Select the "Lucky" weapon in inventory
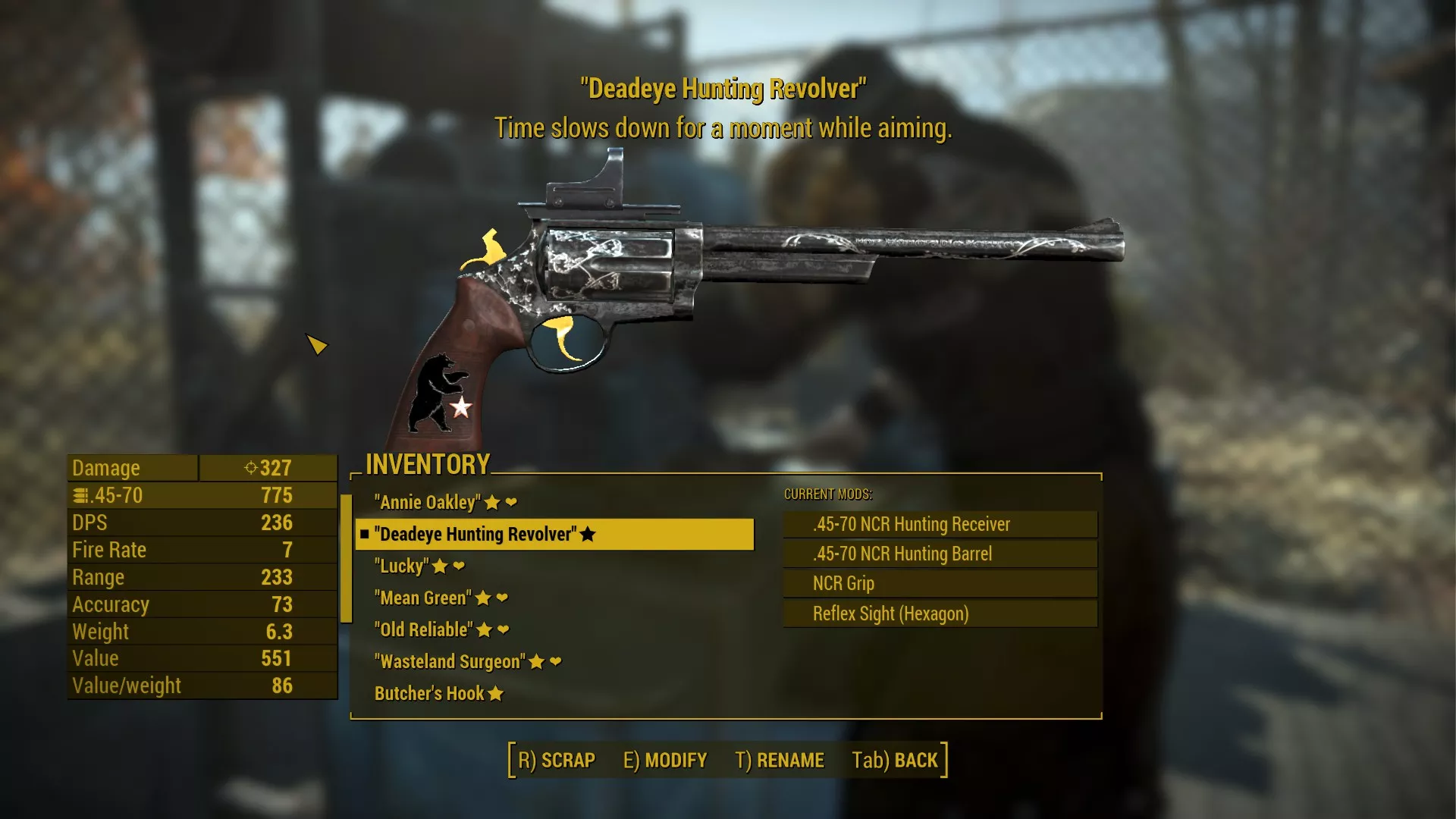 (402, 566)
